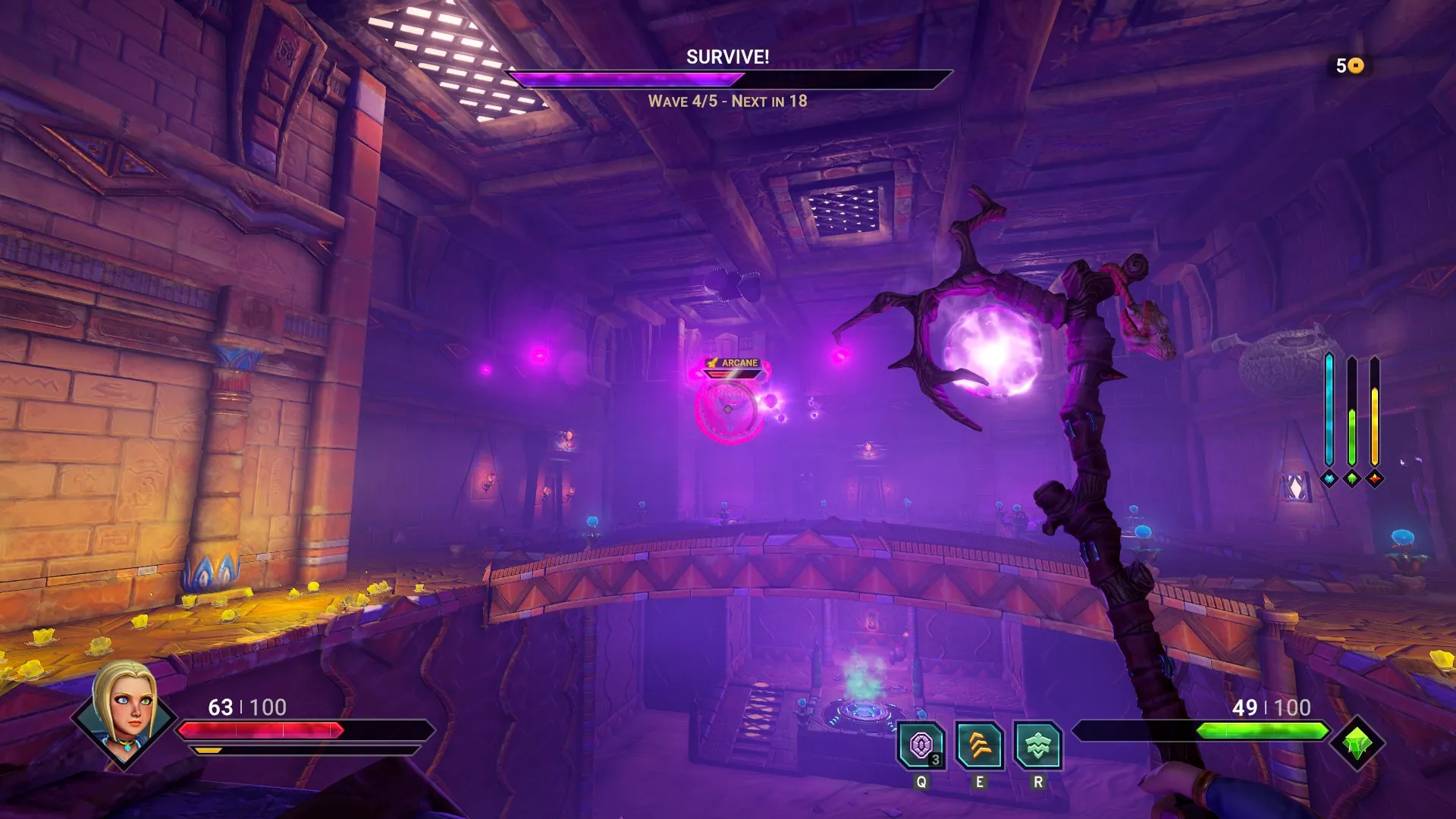Switch to the blue crystal ammo gem
The image size is (1456, 819).
1329,479
